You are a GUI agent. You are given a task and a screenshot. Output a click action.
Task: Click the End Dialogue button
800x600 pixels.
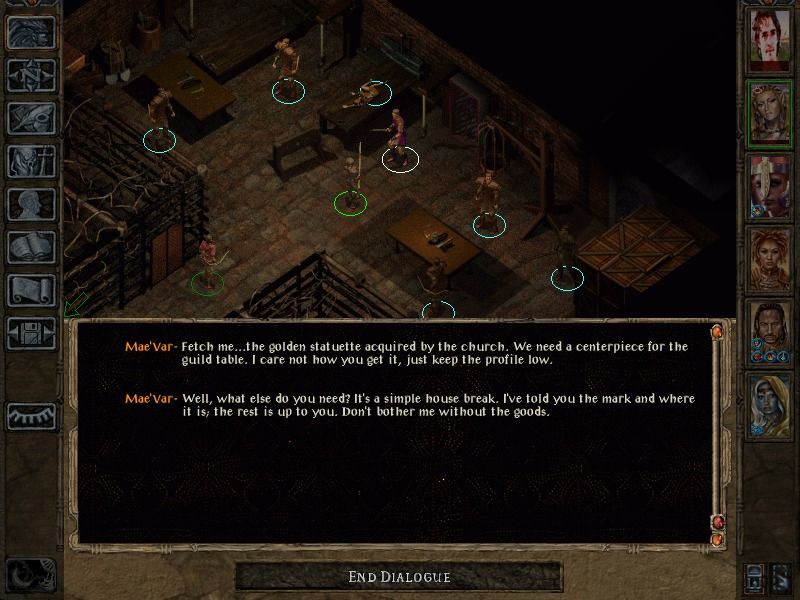pos(399,577)
